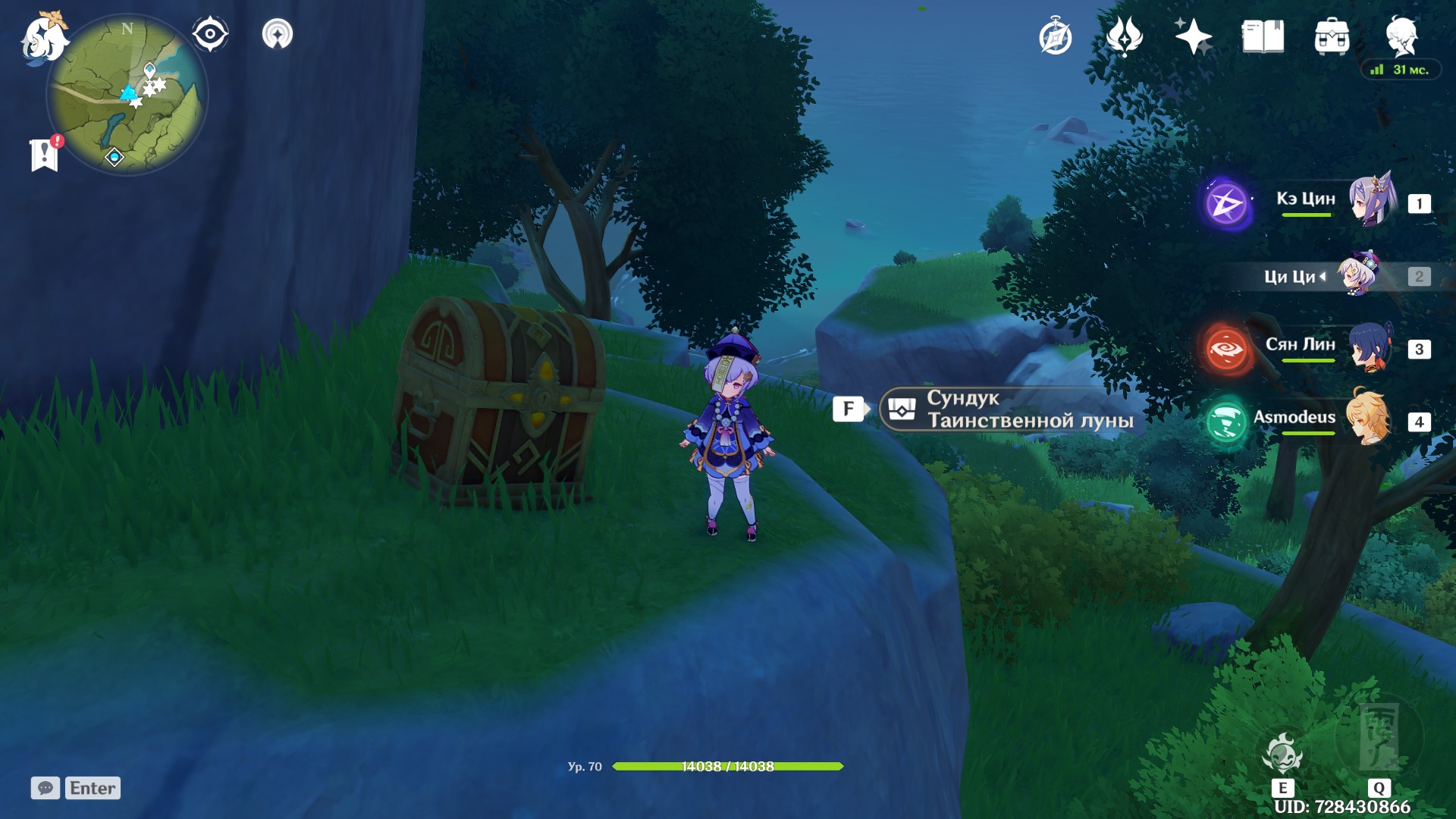Click the quest exclamation marker below the minimap
Screen dimensions: 1456x819
click(x=45, y=152)
